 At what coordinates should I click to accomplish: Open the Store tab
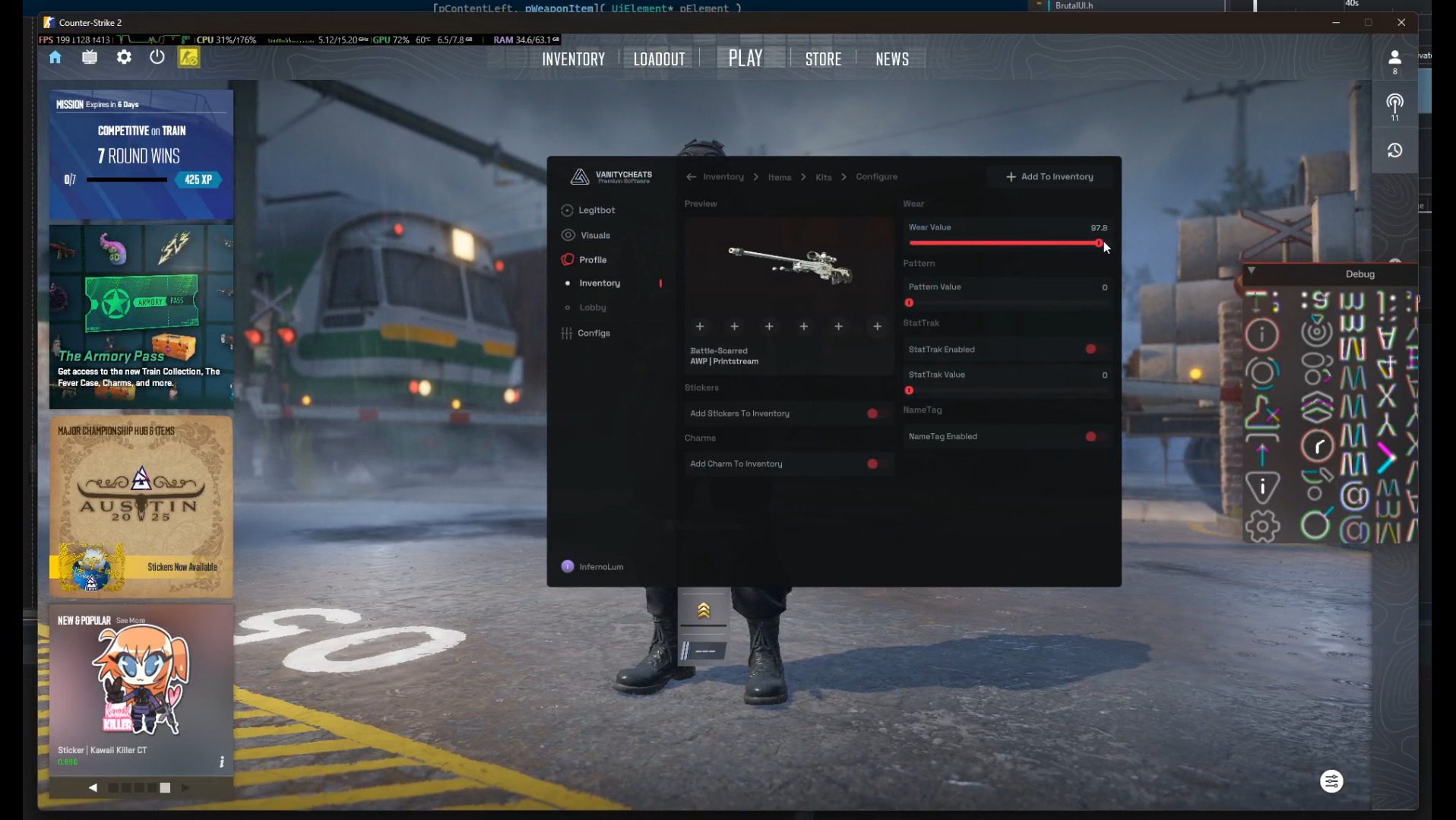(823, 59)
